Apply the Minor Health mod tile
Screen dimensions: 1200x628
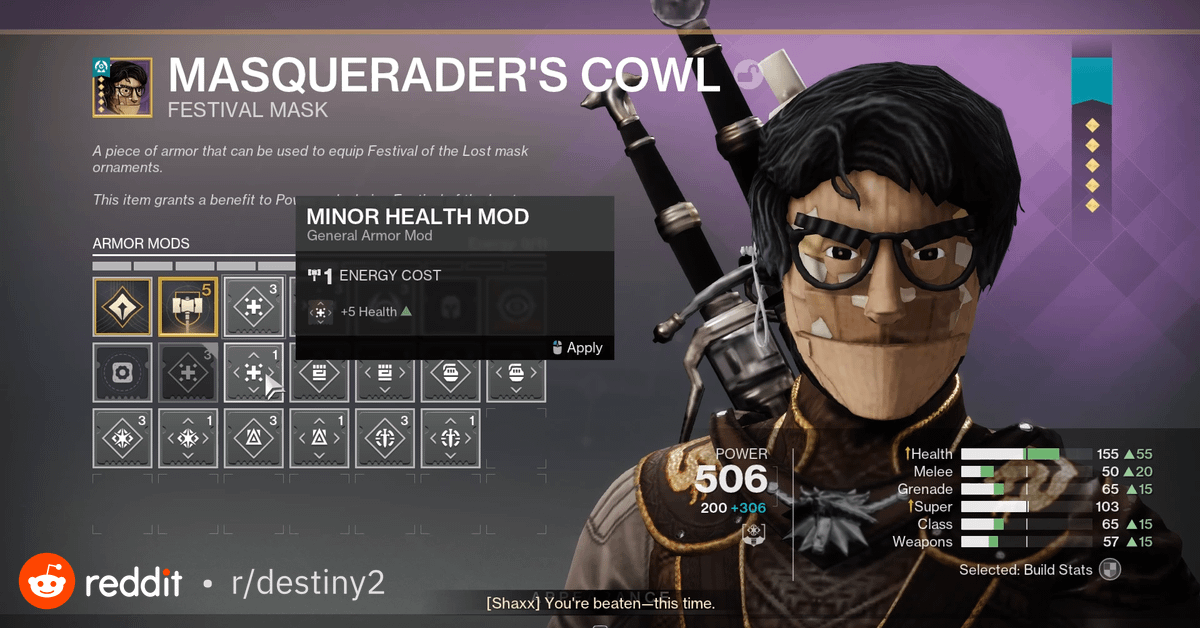(x=254, y=372)
